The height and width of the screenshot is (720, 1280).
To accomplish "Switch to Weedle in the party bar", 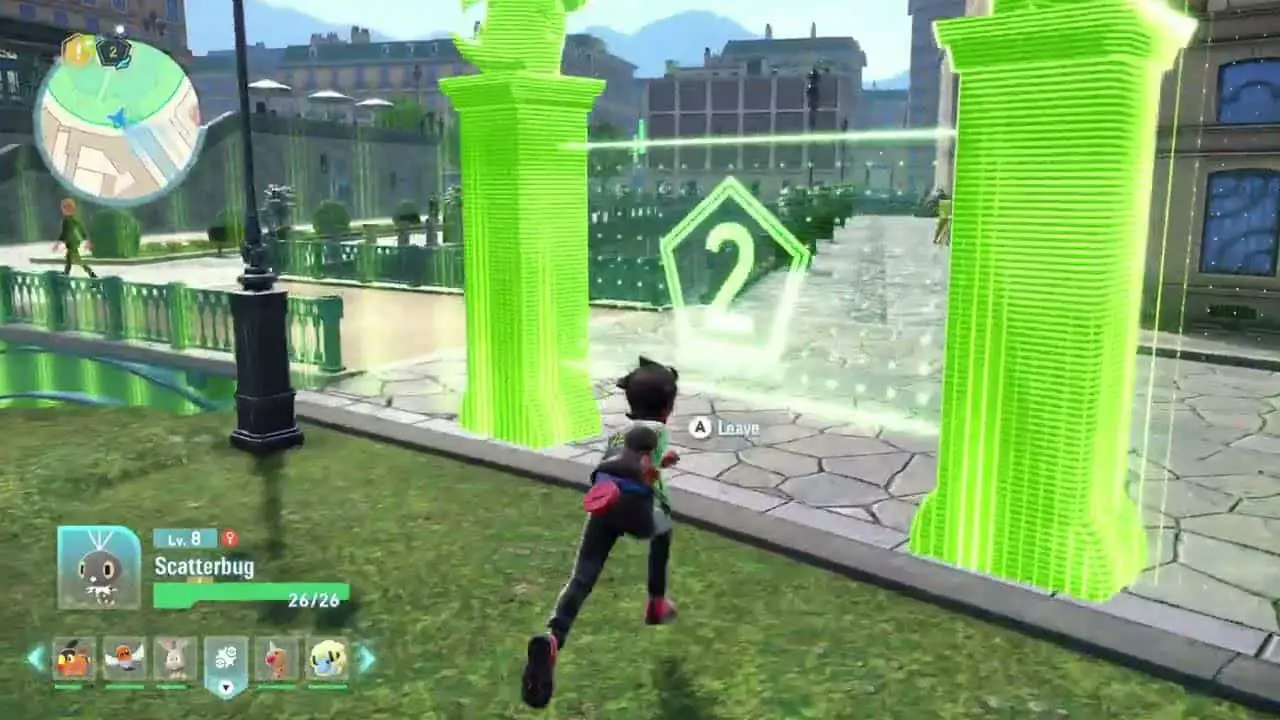I will [277, 659].
